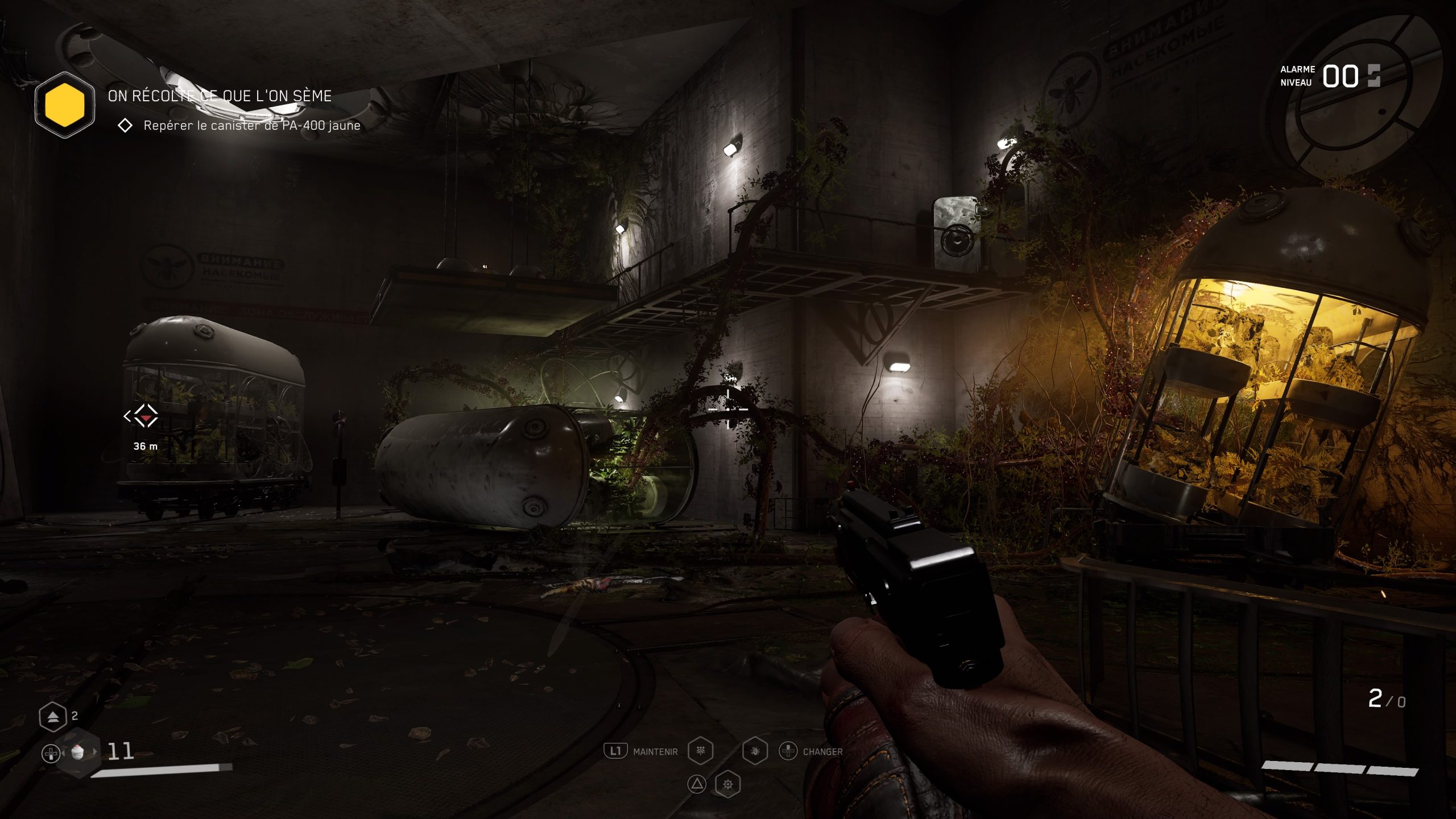The width and height of the screenshot is (1456, 819).
Task: Click the polymer hand skill icon
Action: 755,751
